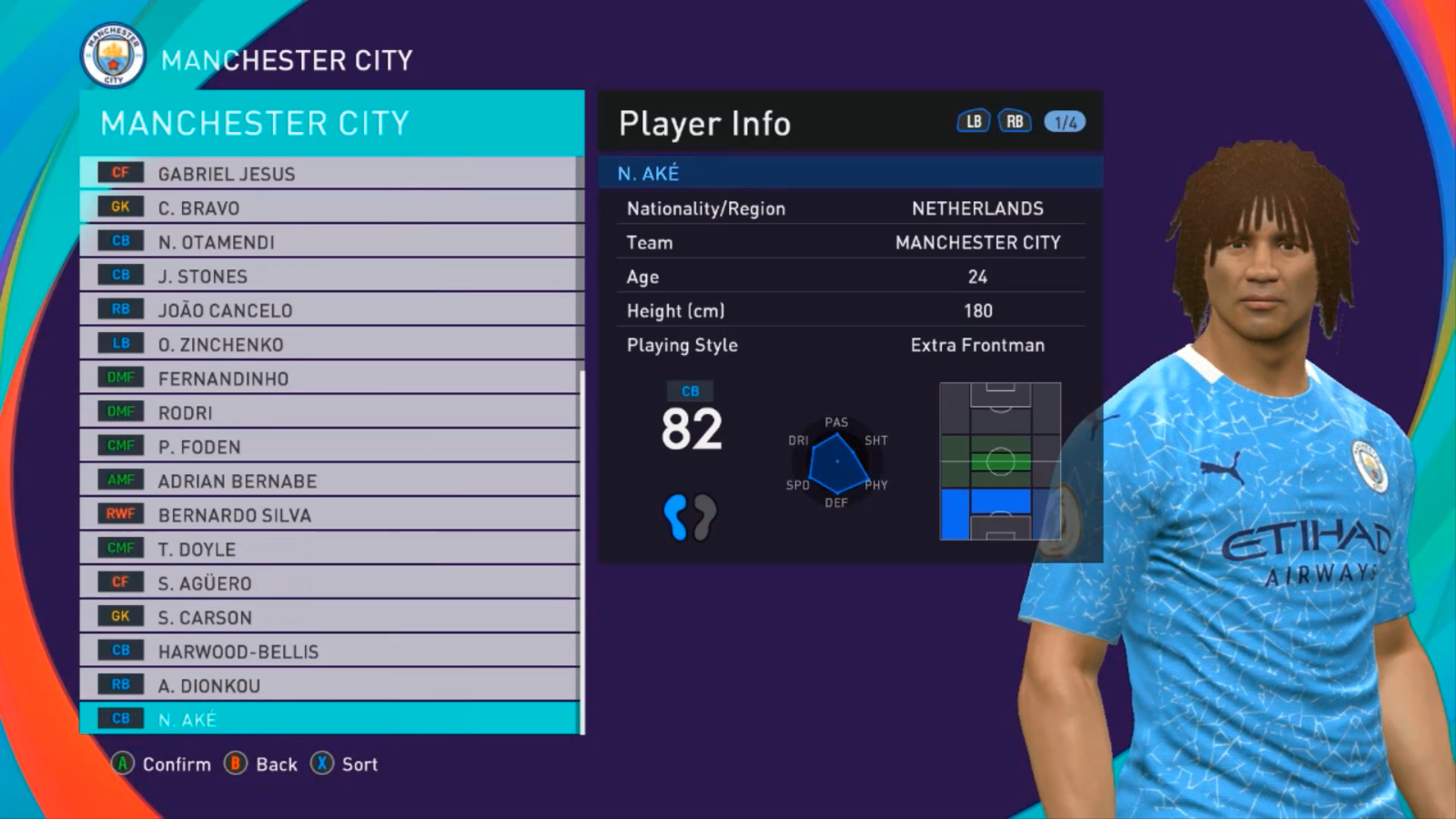Choose S. Agüero from the list

click(x=328, y=583)
